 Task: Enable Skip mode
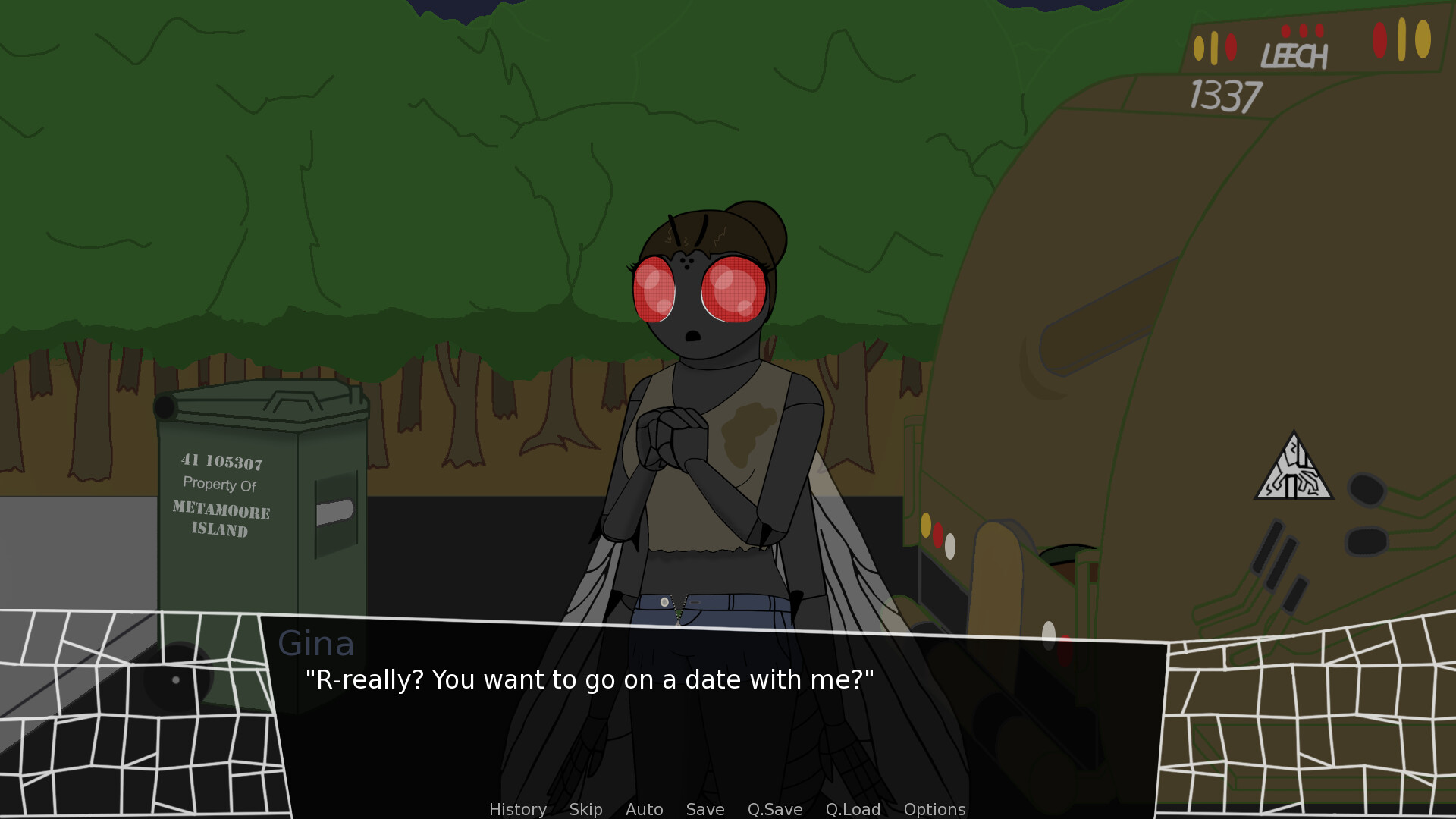click(585, 809)
